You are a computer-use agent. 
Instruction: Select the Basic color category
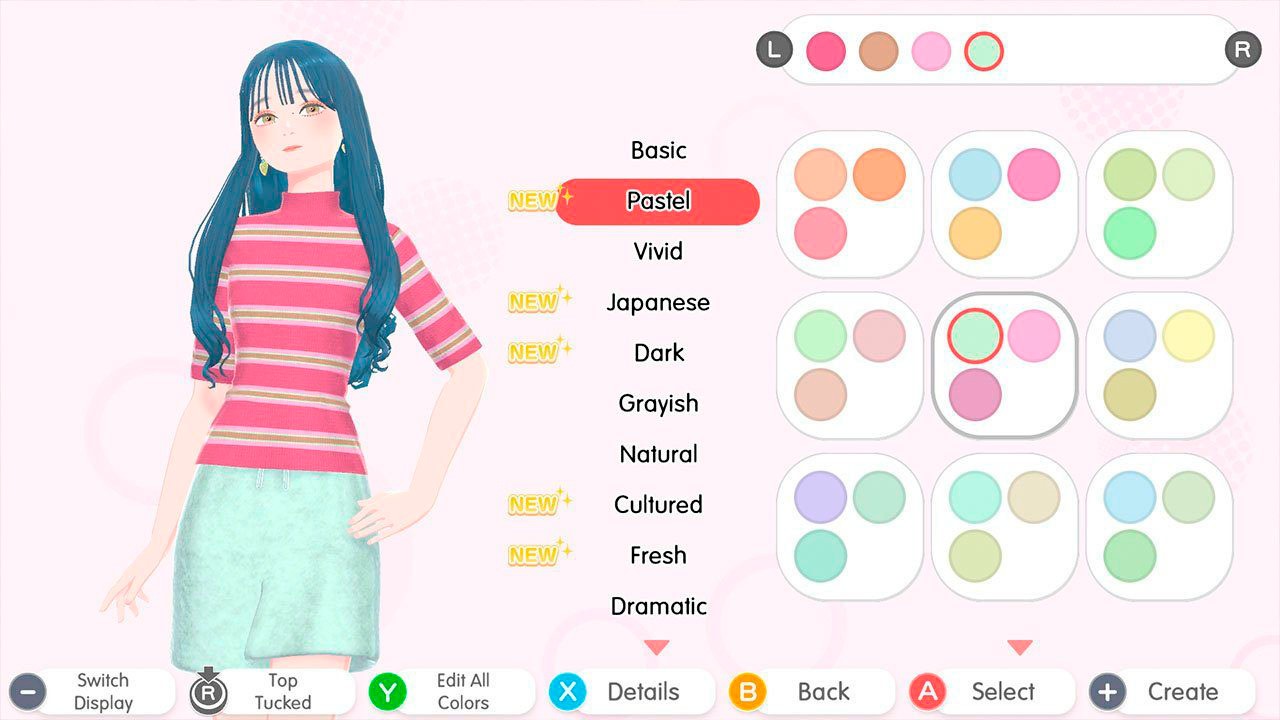[658, 150]
